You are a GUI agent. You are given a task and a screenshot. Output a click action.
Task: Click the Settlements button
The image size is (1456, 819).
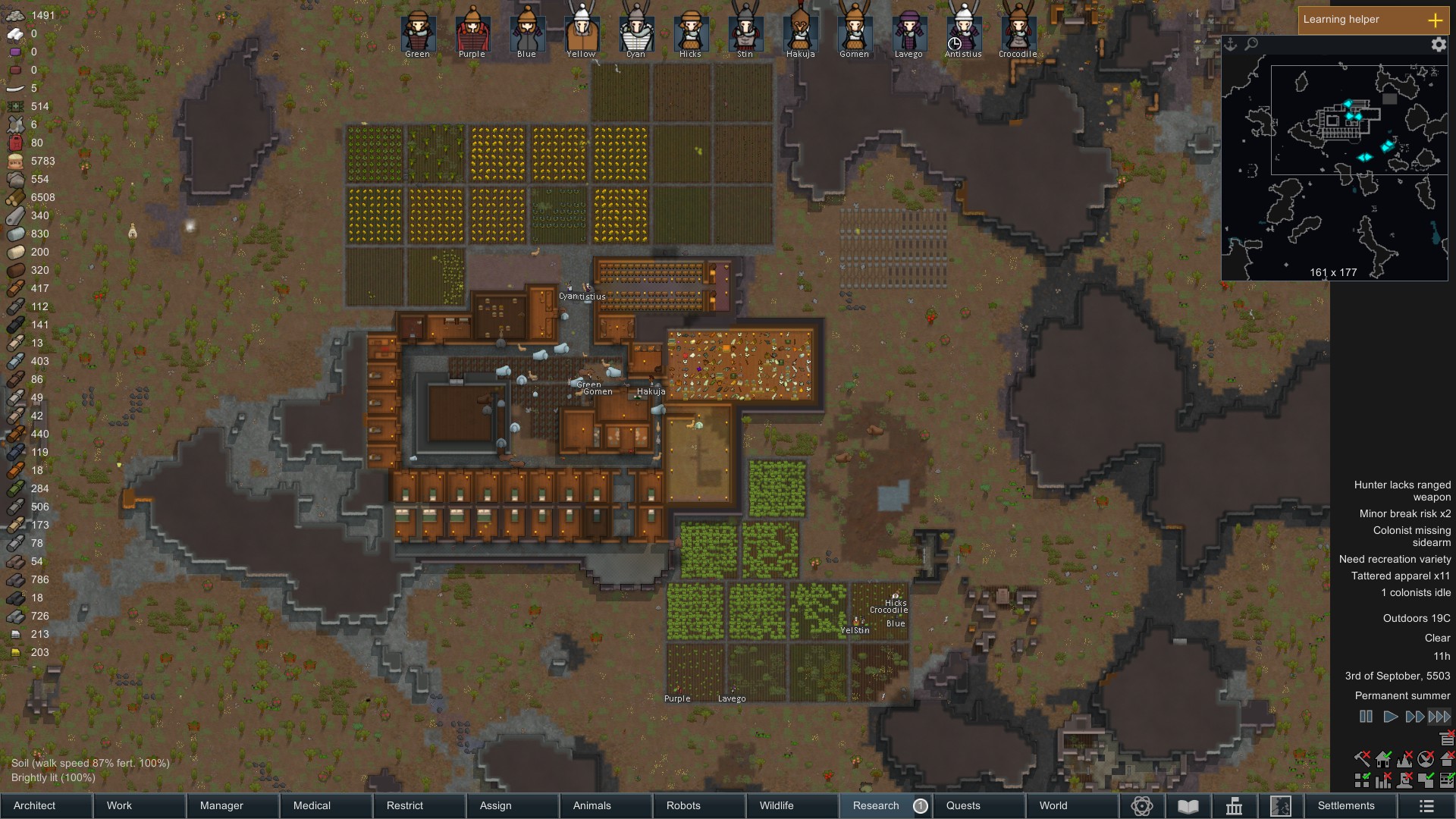(x=1345, y=806)
